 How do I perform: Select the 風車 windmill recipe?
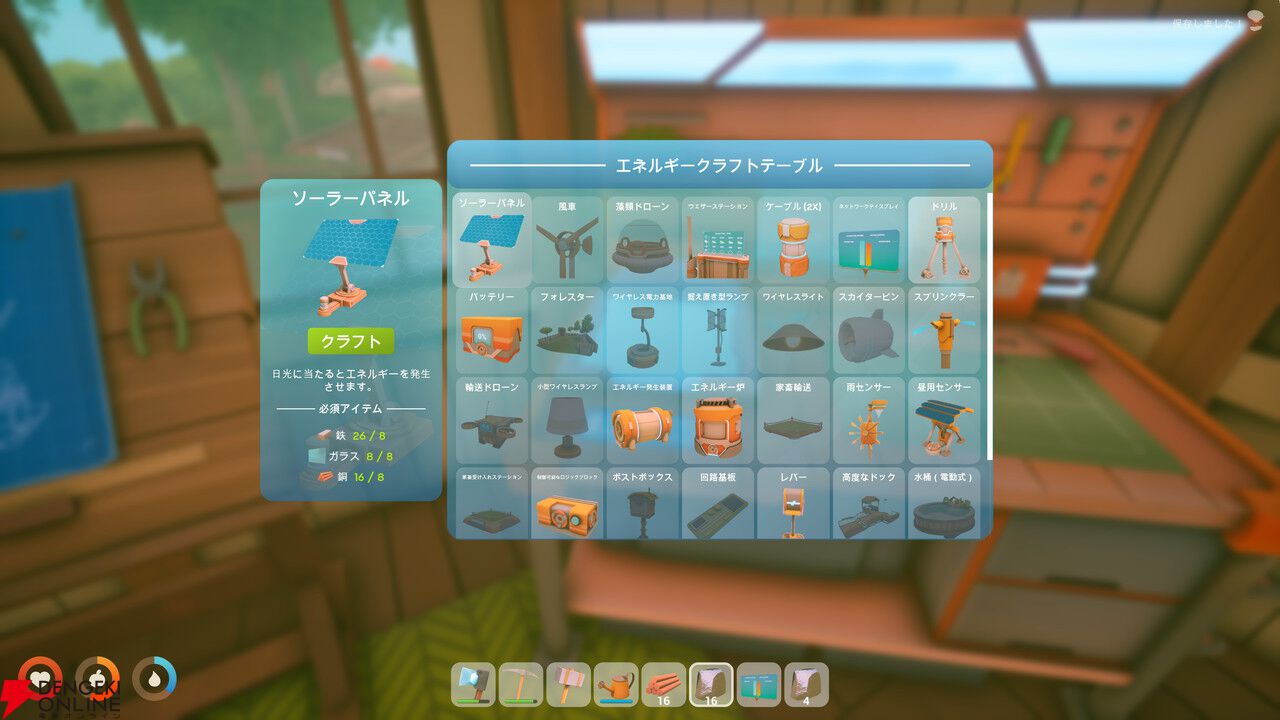567,240
